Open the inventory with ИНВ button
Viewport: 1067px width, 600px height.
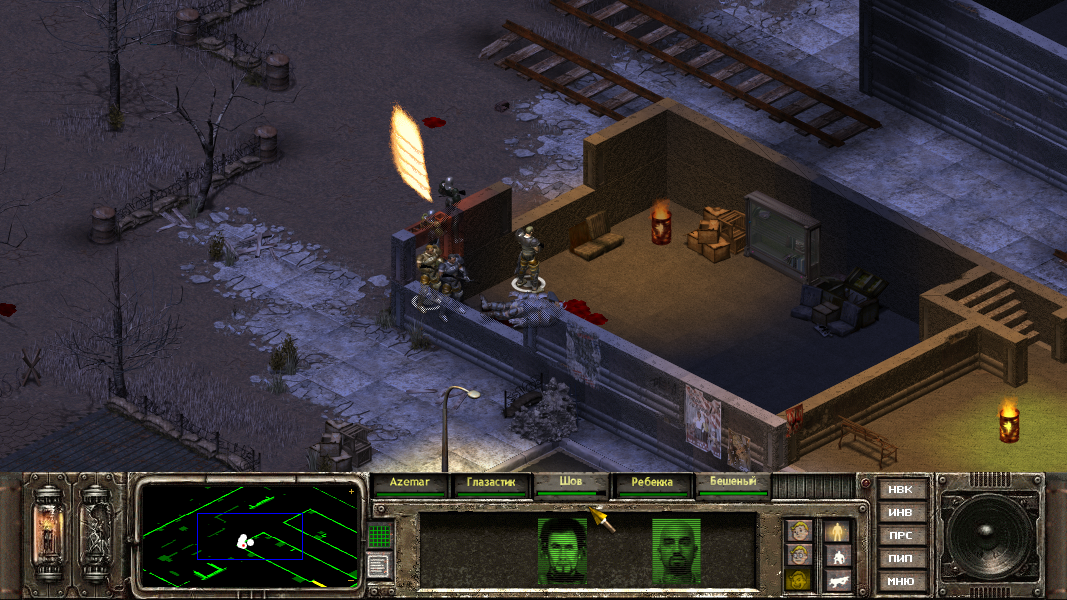[x=900, y=512]
